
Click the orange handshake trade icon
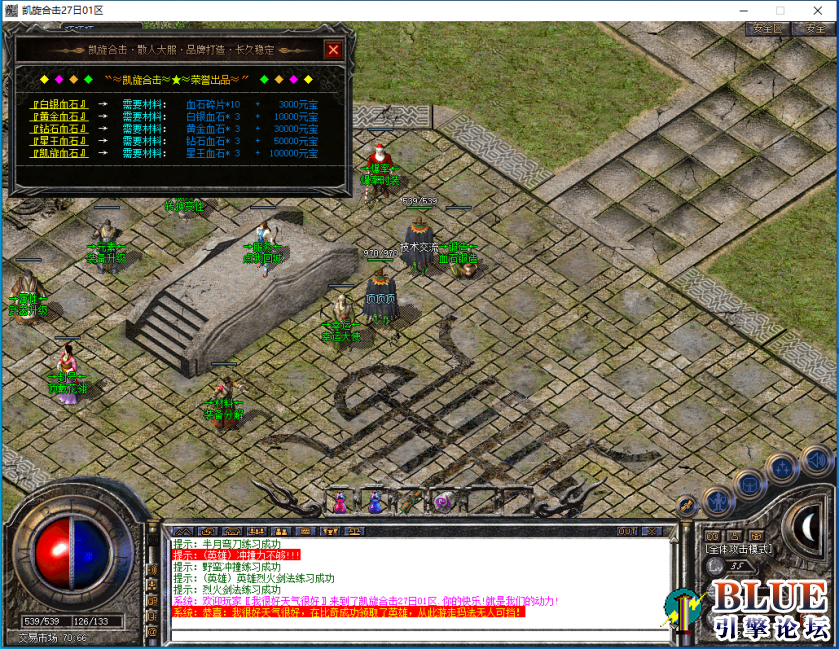pos(687,507)
